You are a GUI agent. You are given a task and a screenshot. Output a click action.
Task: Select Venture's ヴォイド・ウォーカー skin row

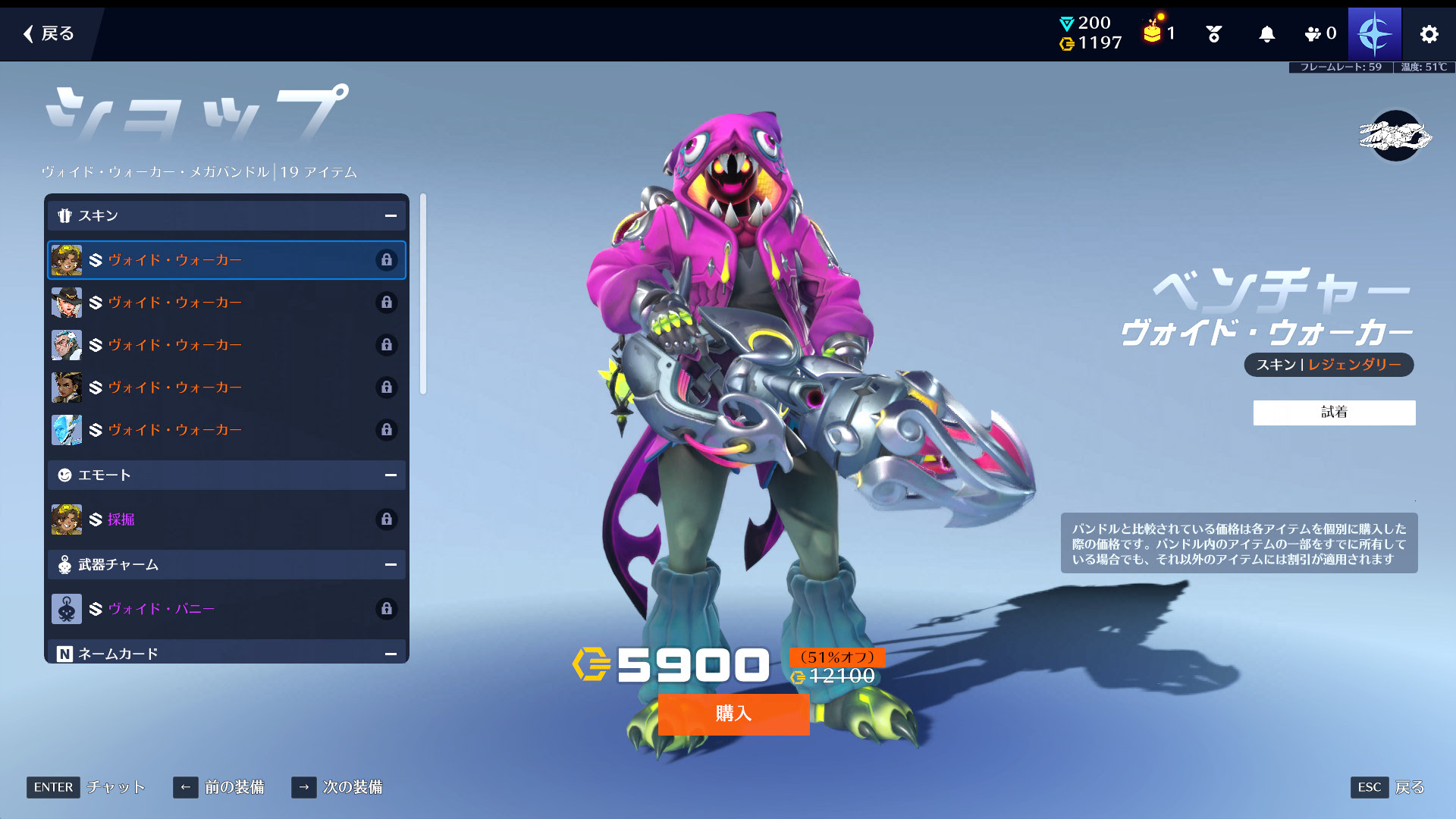coord(226,260)
